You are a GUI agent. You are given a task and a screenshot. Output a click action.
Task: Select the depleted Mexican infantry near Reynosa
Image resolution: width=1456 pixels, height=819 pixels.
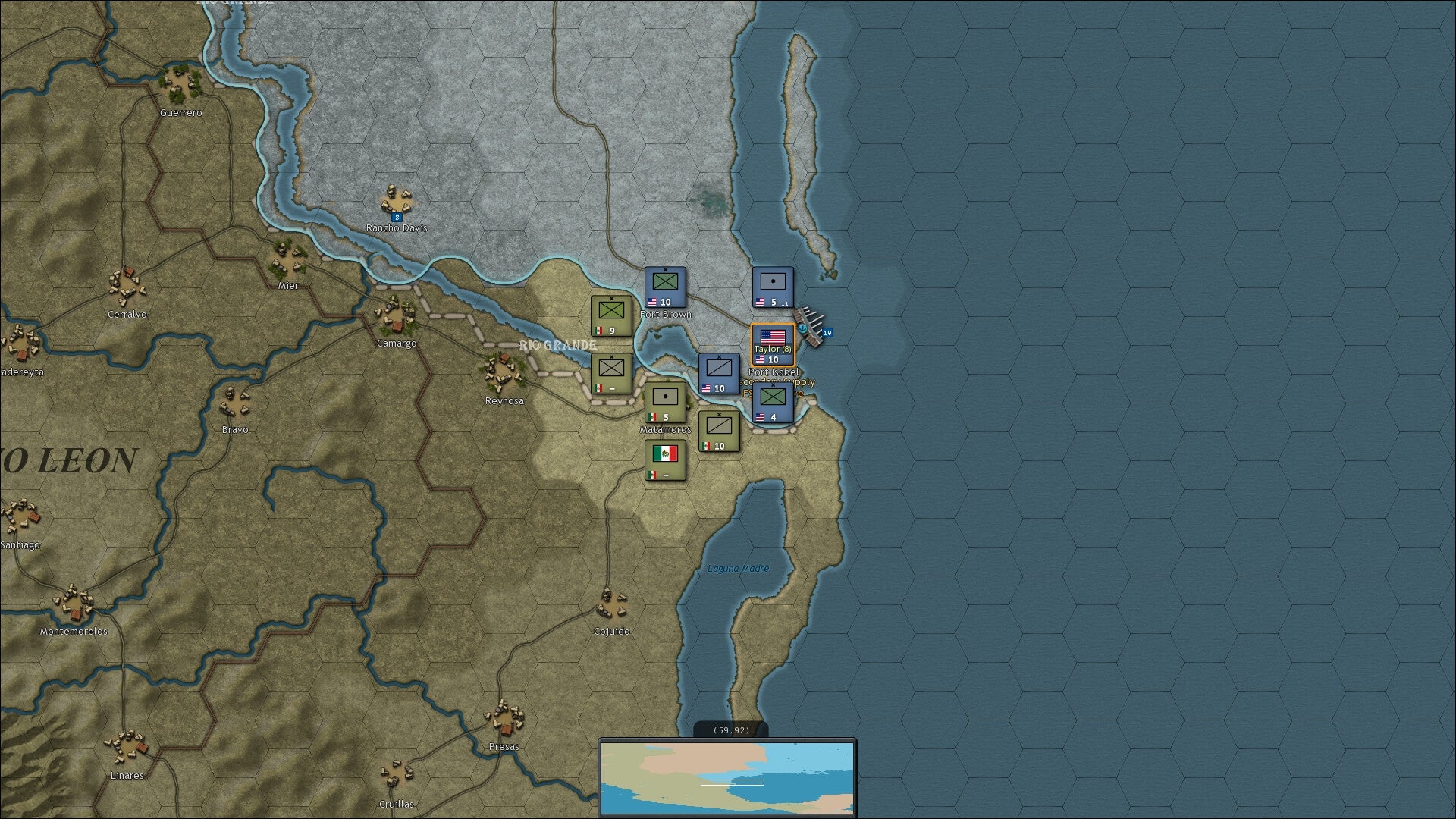(610, 373)
